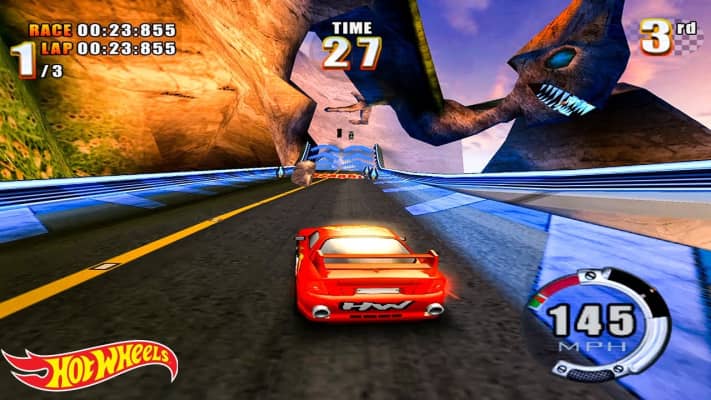Click the Hot Wheels logo watermark

click(88, 366)
